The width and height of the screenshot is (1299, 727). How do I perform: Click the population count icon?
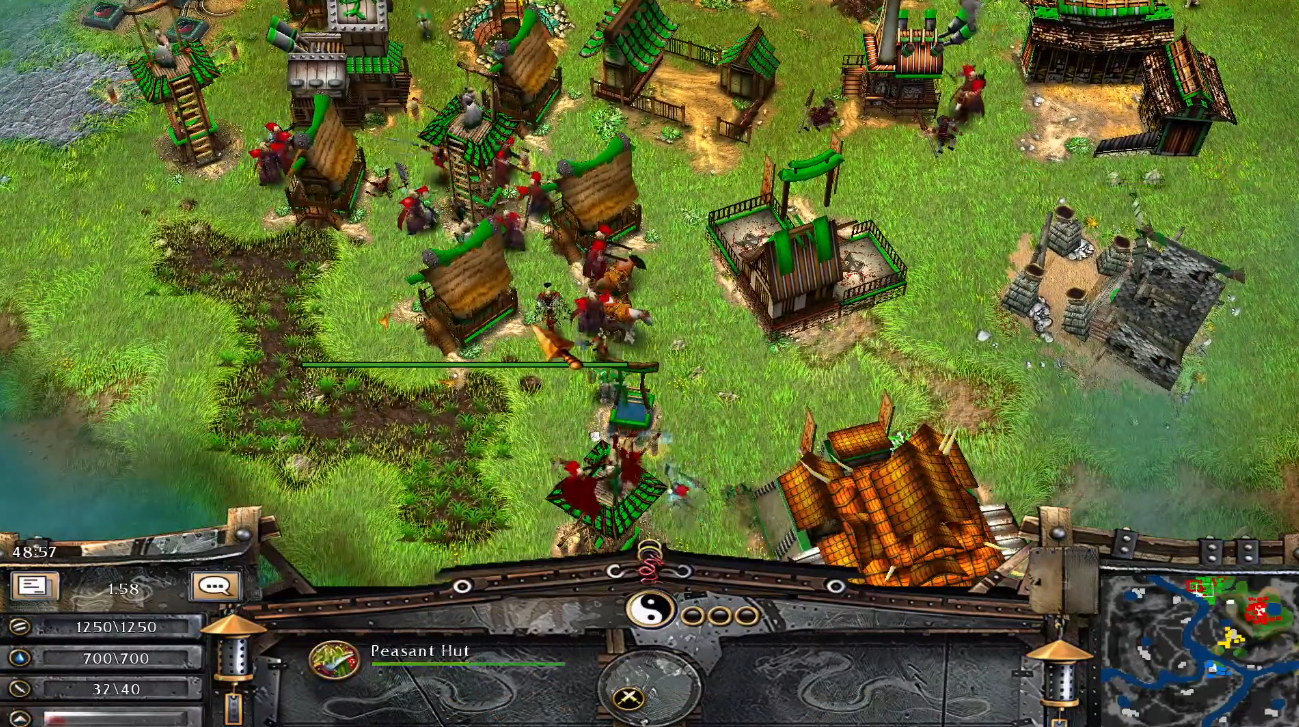click(18, 688)
